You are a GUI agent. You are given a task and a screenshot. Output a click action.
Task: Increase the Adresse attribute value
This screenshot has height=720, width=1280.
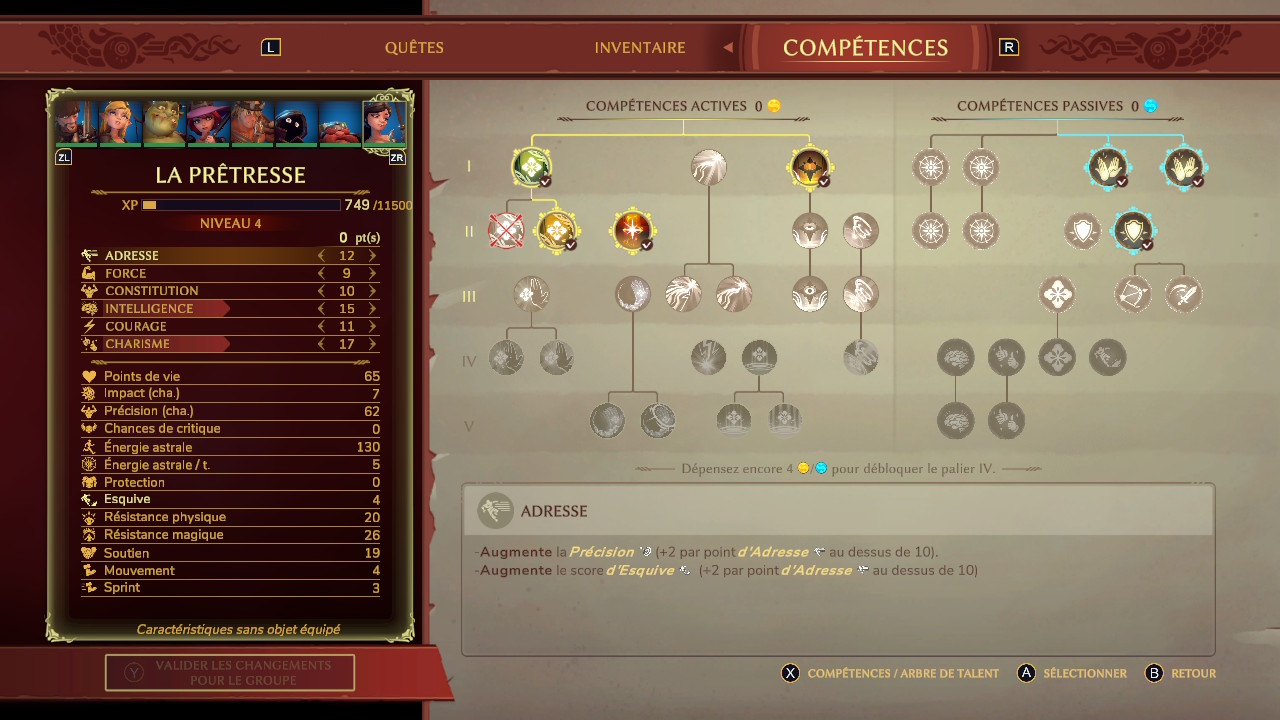[x=373, y=256]
